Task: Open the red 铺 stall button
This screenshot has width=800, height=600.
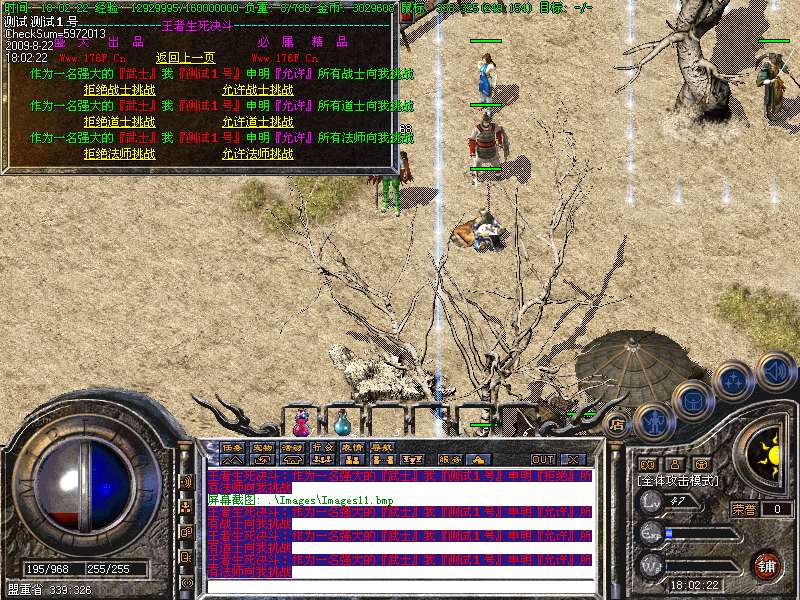Action: point(768,564)
